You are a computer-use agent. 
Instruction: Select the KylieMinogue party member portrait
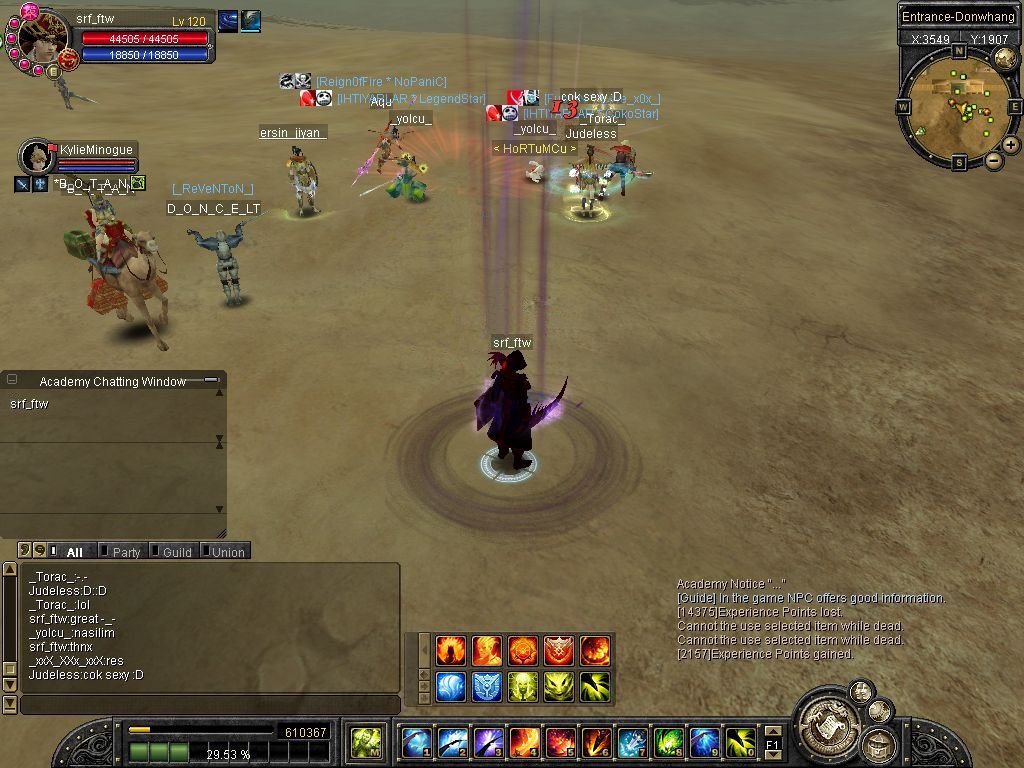37,156
